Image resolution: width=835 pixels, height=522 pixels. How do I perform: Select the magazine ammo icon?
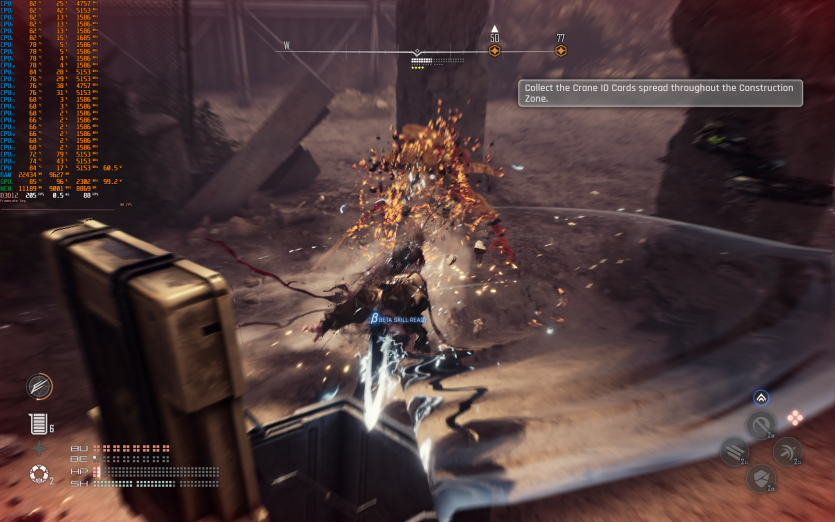[38, 424]
